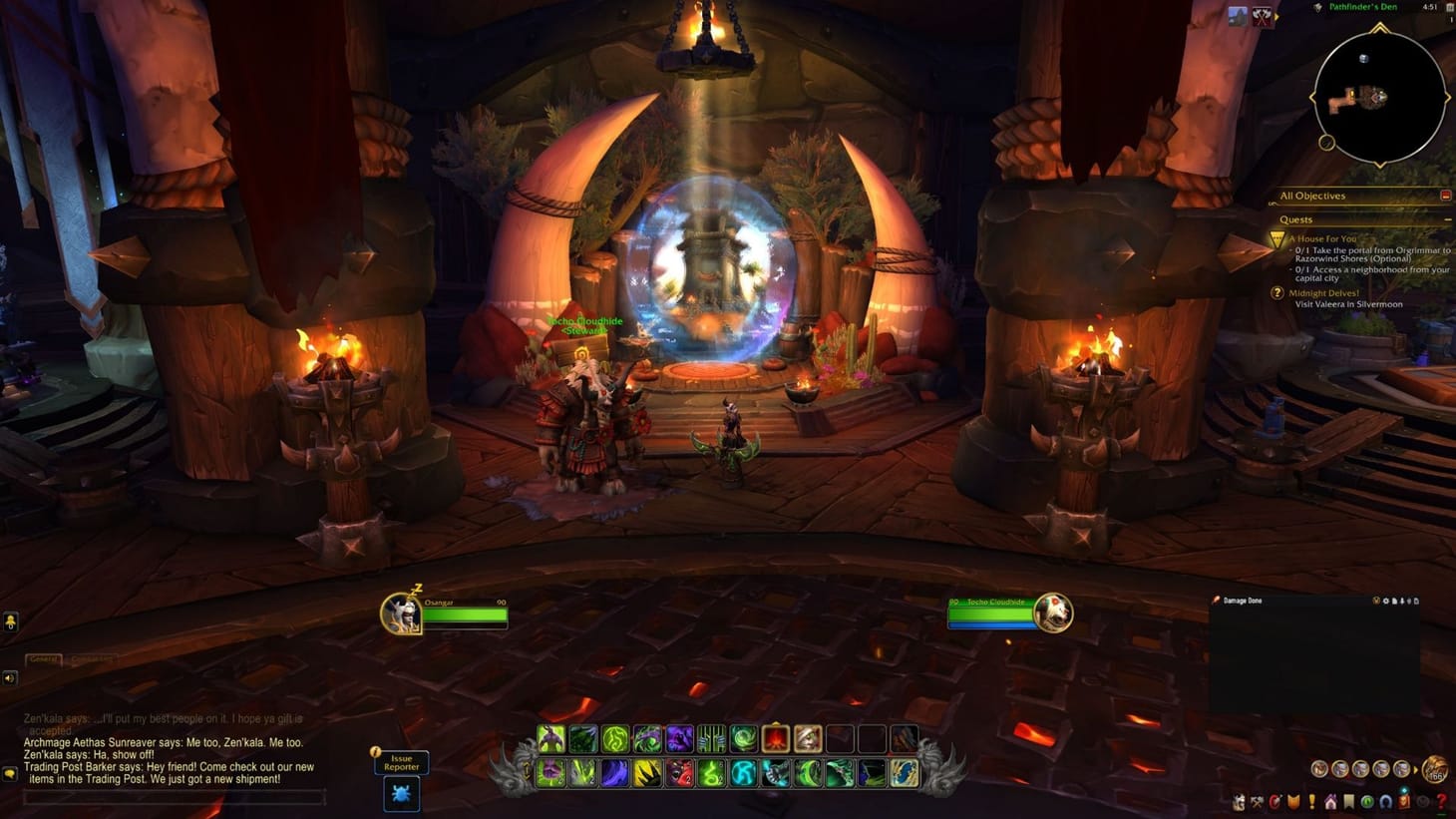Click Osangar's green health bar
This screenshot has height=819, width=1456.
(x=467, y=616)
